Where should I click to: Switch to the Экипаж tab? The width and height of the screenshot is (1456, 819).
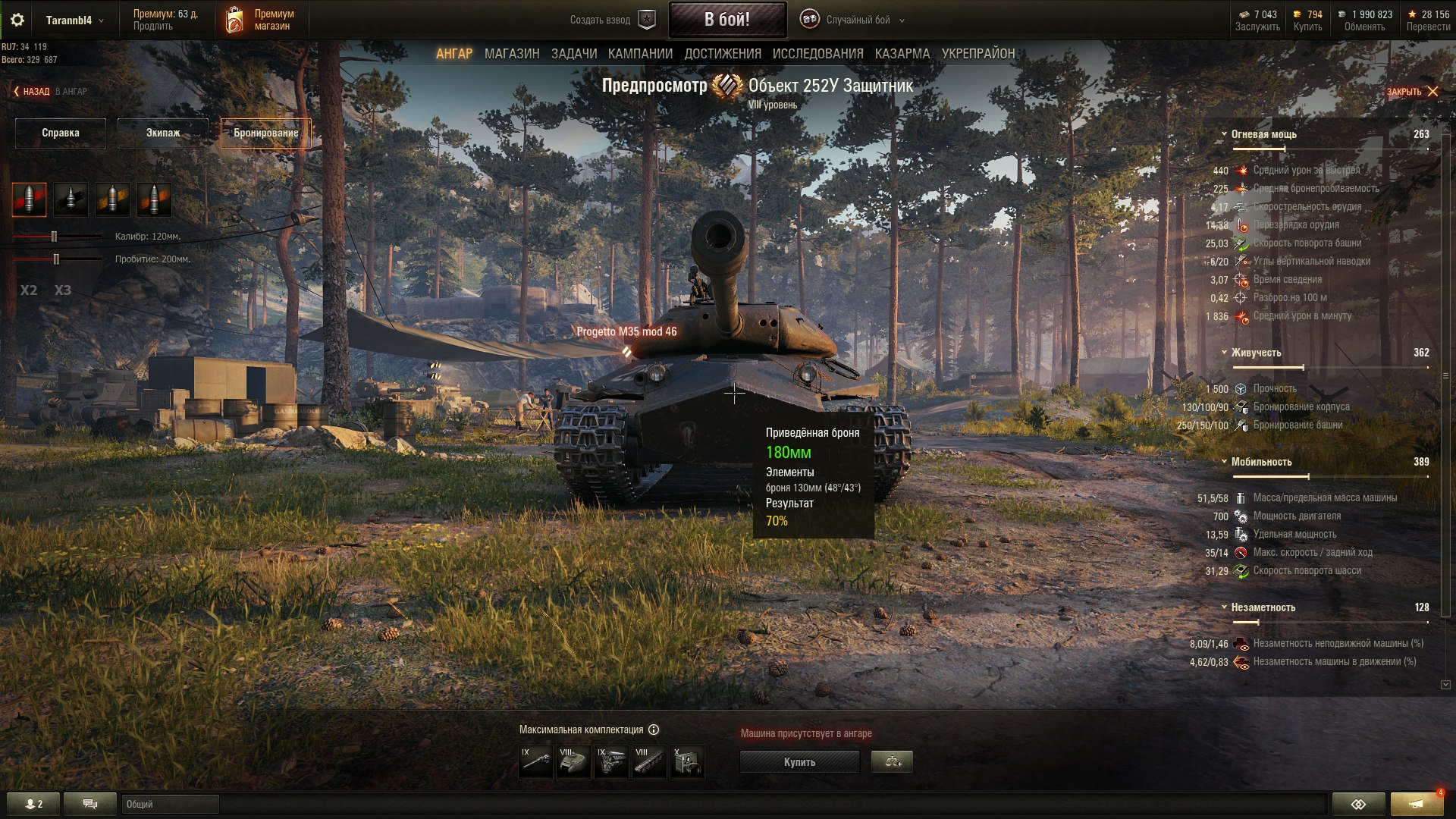(163, 133)
